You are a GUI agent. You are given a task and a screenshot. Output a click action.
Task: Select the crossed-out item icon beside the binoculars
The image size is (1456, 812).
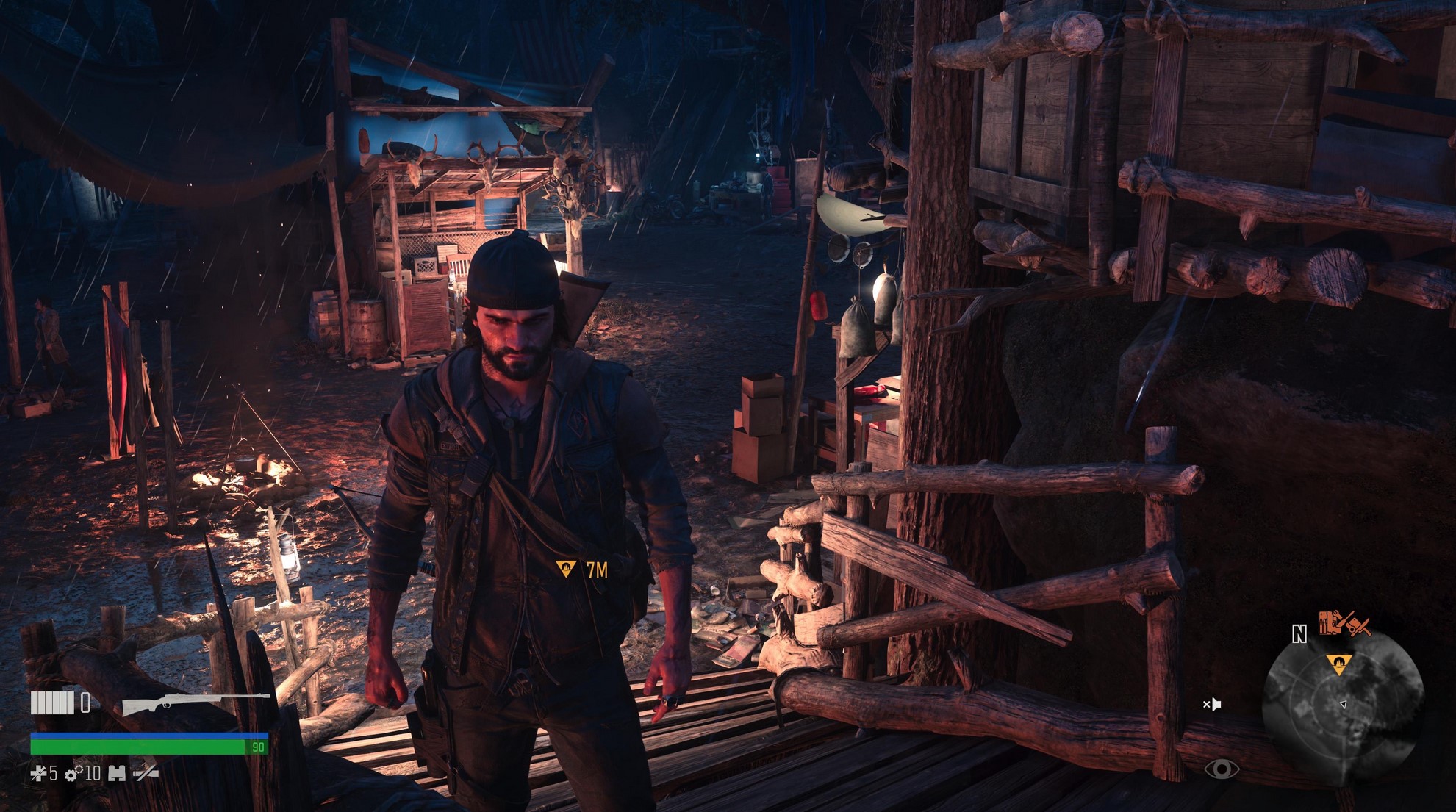tap(146, 773)
